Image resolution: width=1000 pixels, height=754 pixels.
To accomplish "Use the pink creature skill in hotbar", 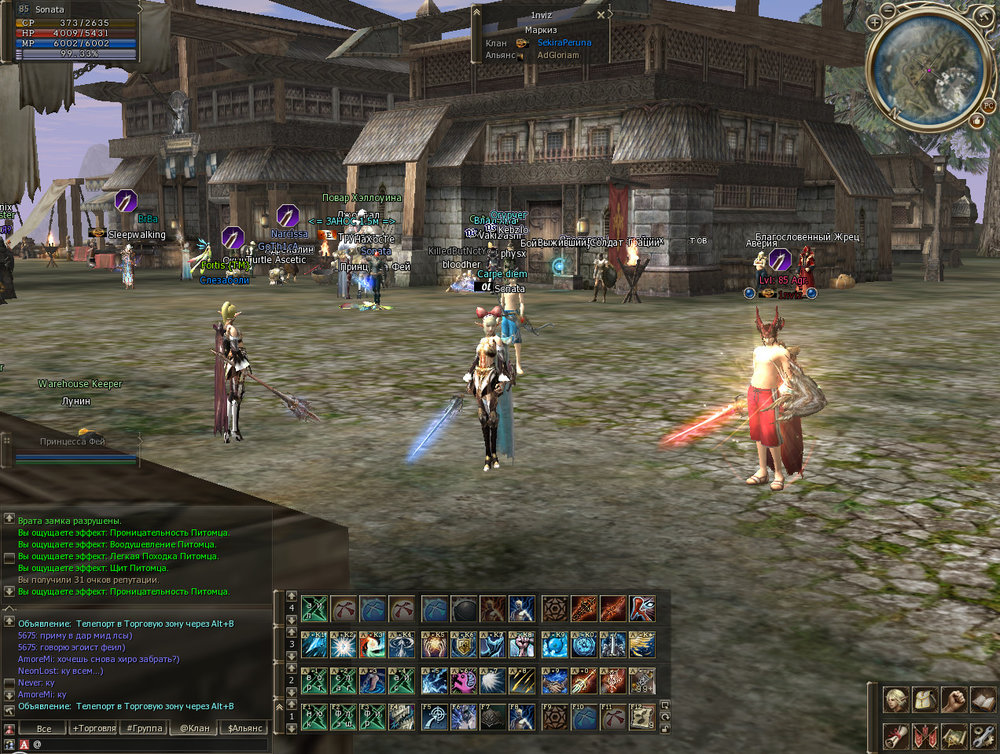I will click(x=464, y=681).
